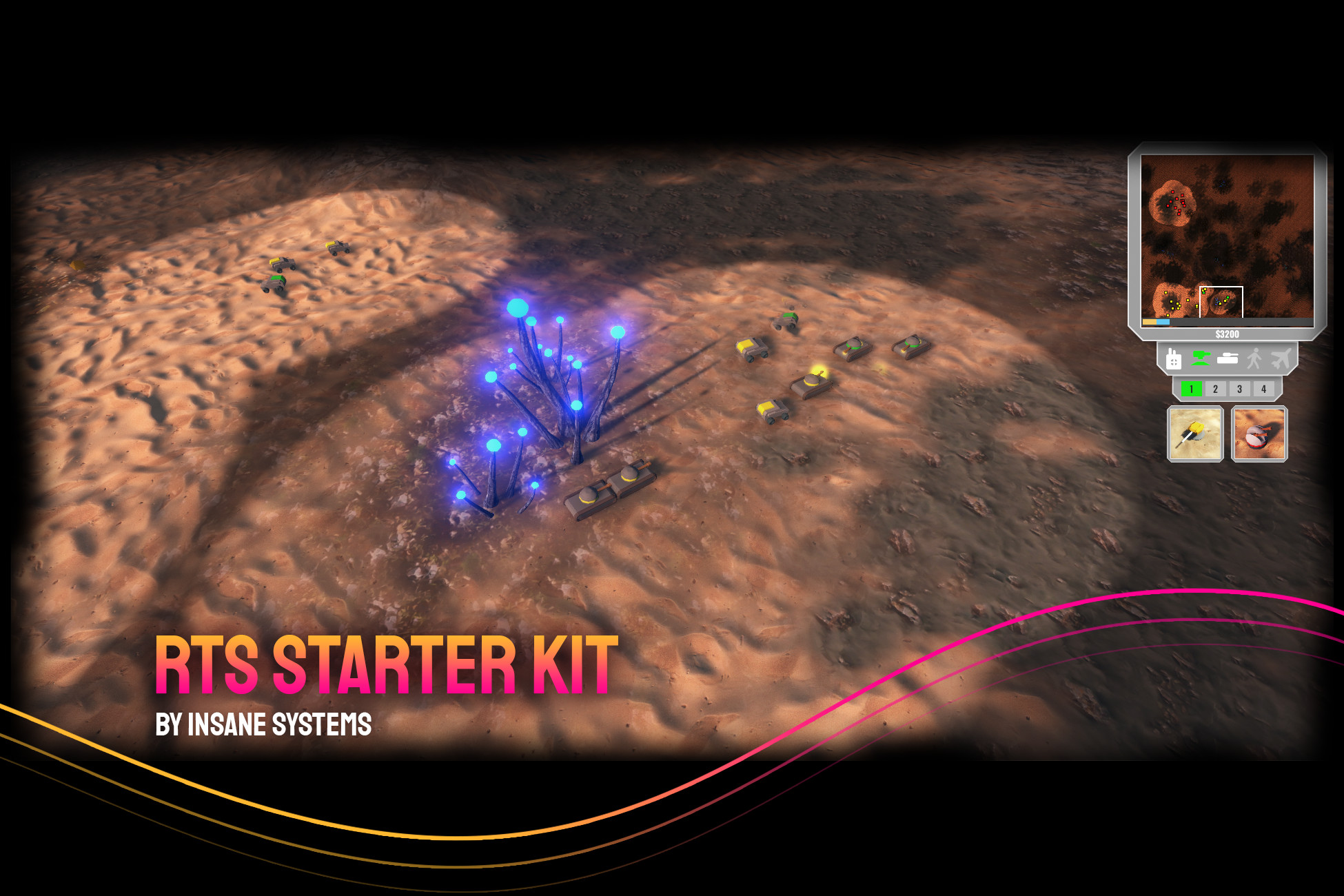
Task: Switch to build page tab 3
Action: [1239, 388]
